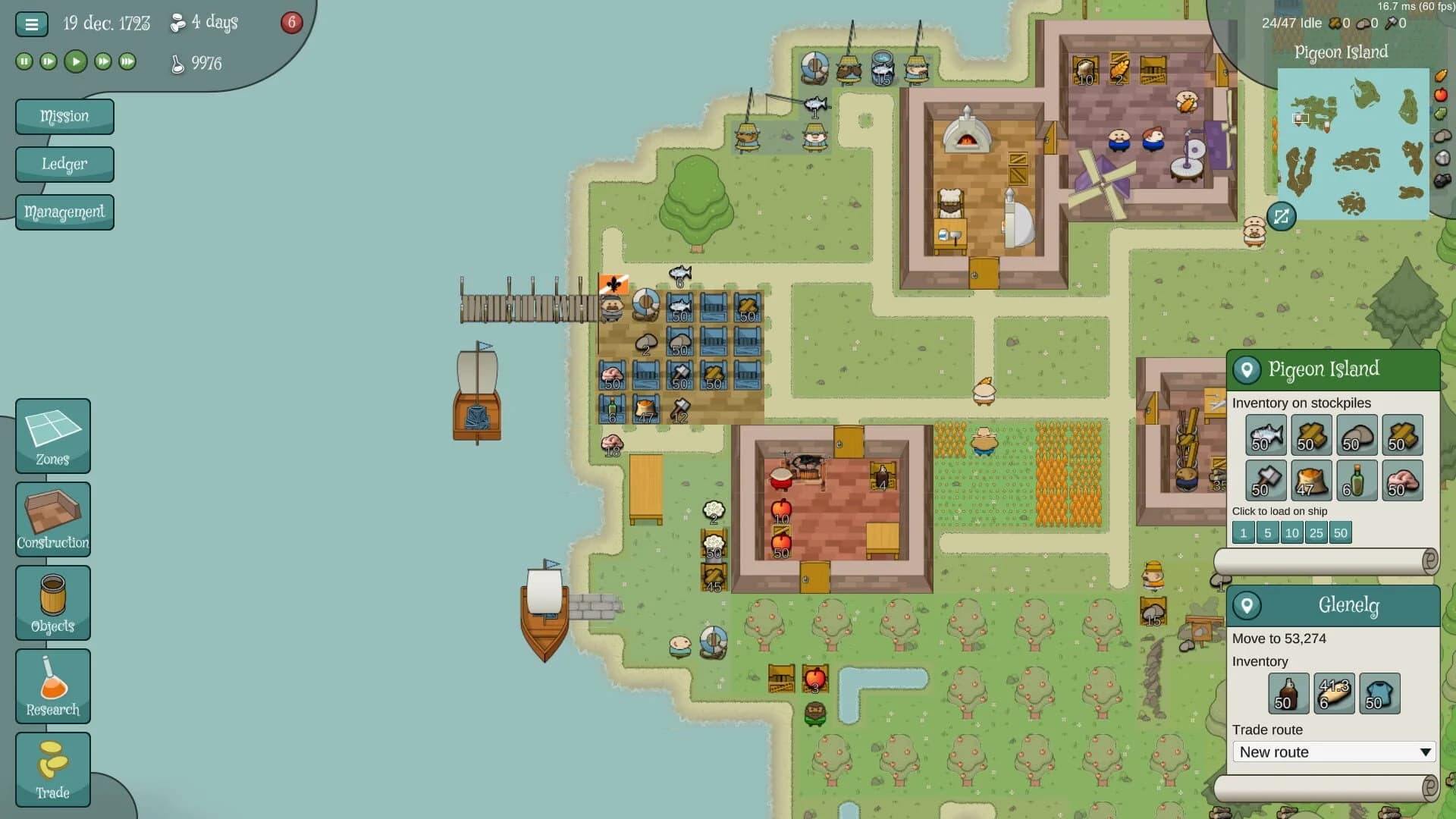Viewport: 1456px width, 819px height.
Task: Open the Zones panel icon
Action: pos(52,436)
